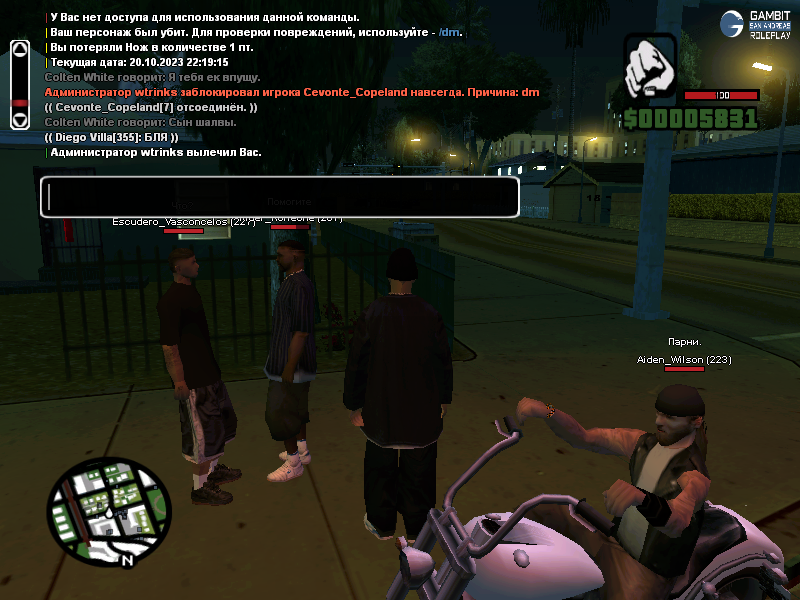Screen dimensions: 800x600
Task: Click the chat scrollbar's down arrow
Action: (19, 120)
